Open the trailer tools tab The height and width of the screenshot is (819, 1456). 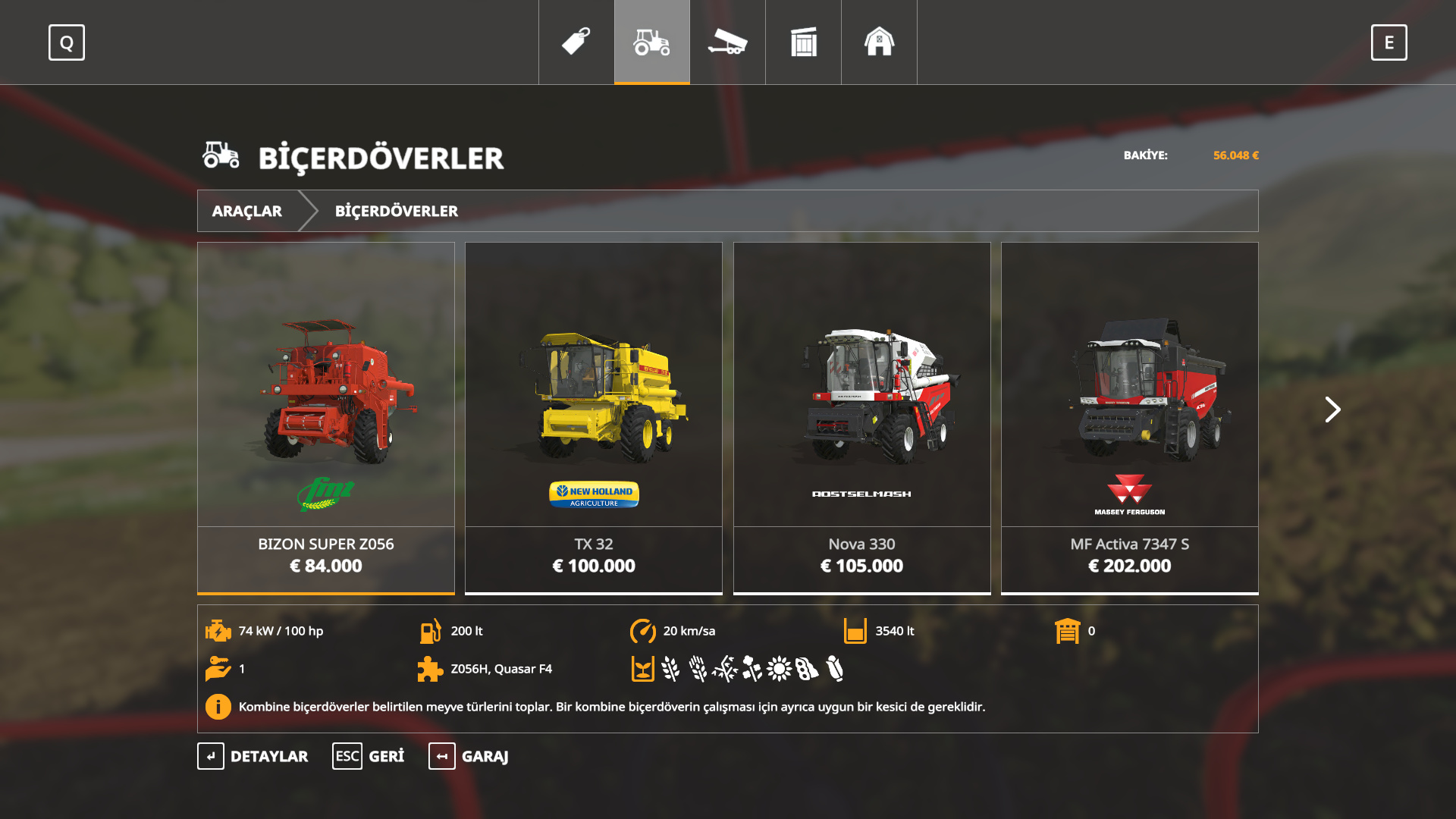[x=728, y=42]
